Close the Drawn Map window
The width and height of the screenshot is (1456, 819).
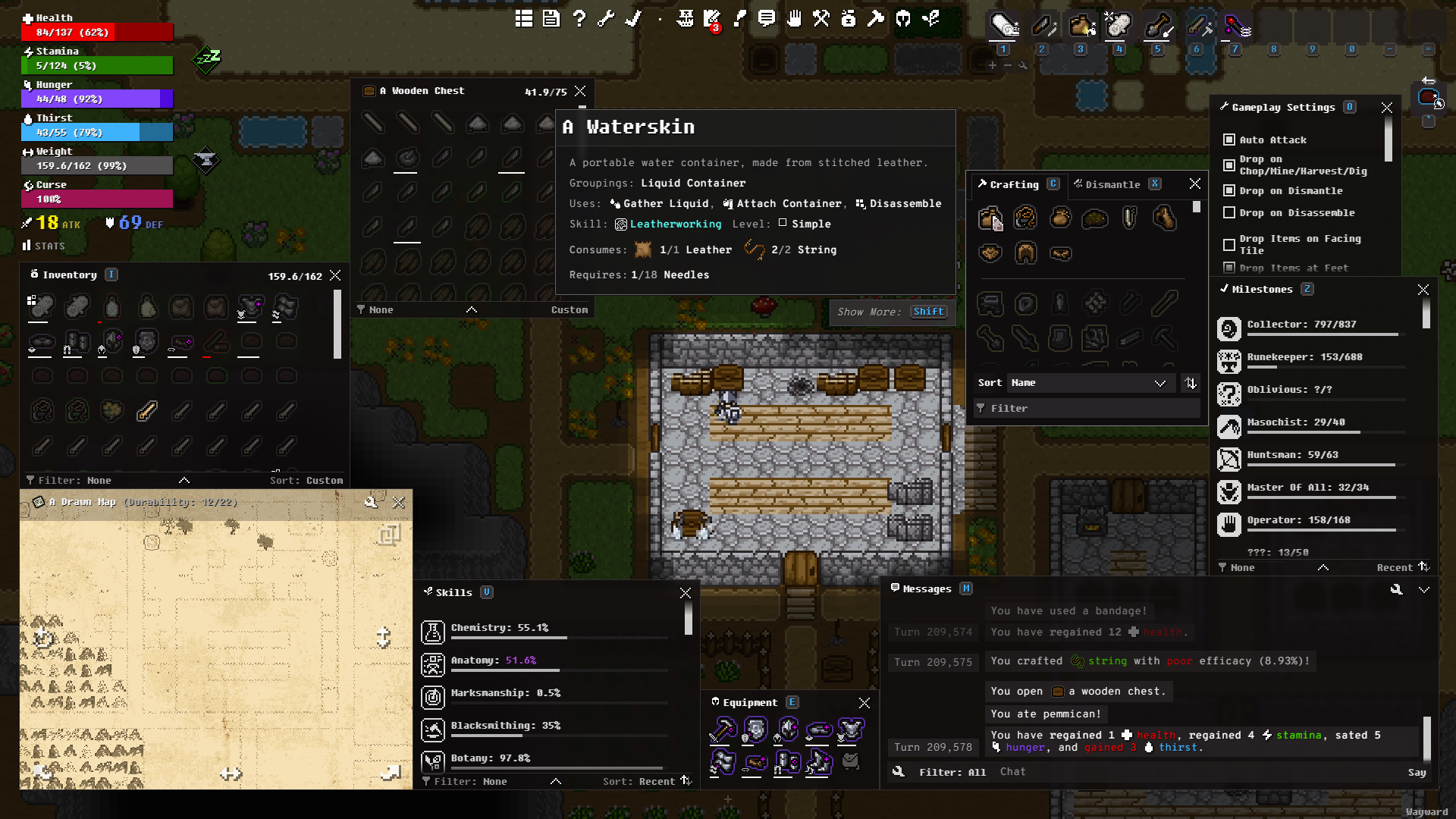point(399,502)
